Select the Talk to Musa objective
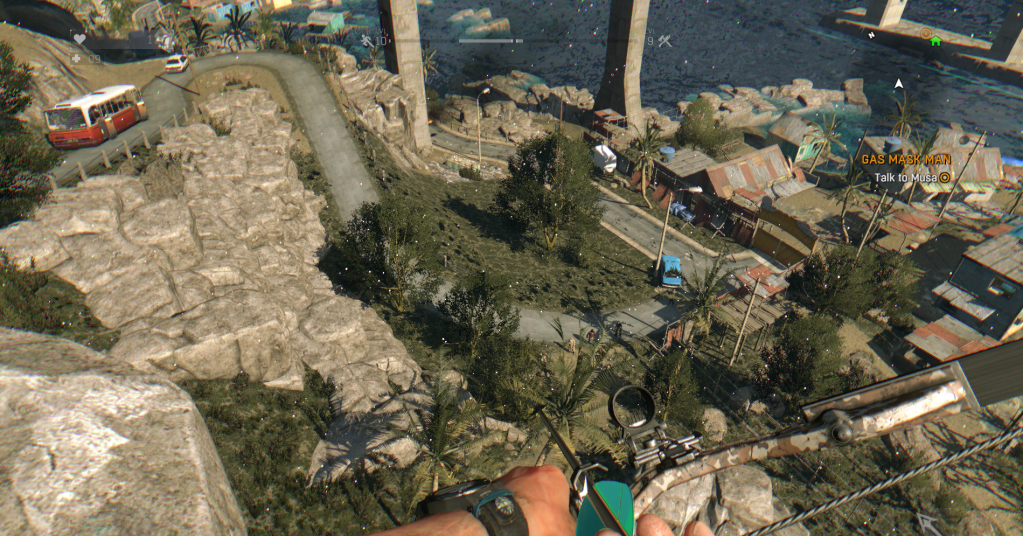 click(906, 177)
